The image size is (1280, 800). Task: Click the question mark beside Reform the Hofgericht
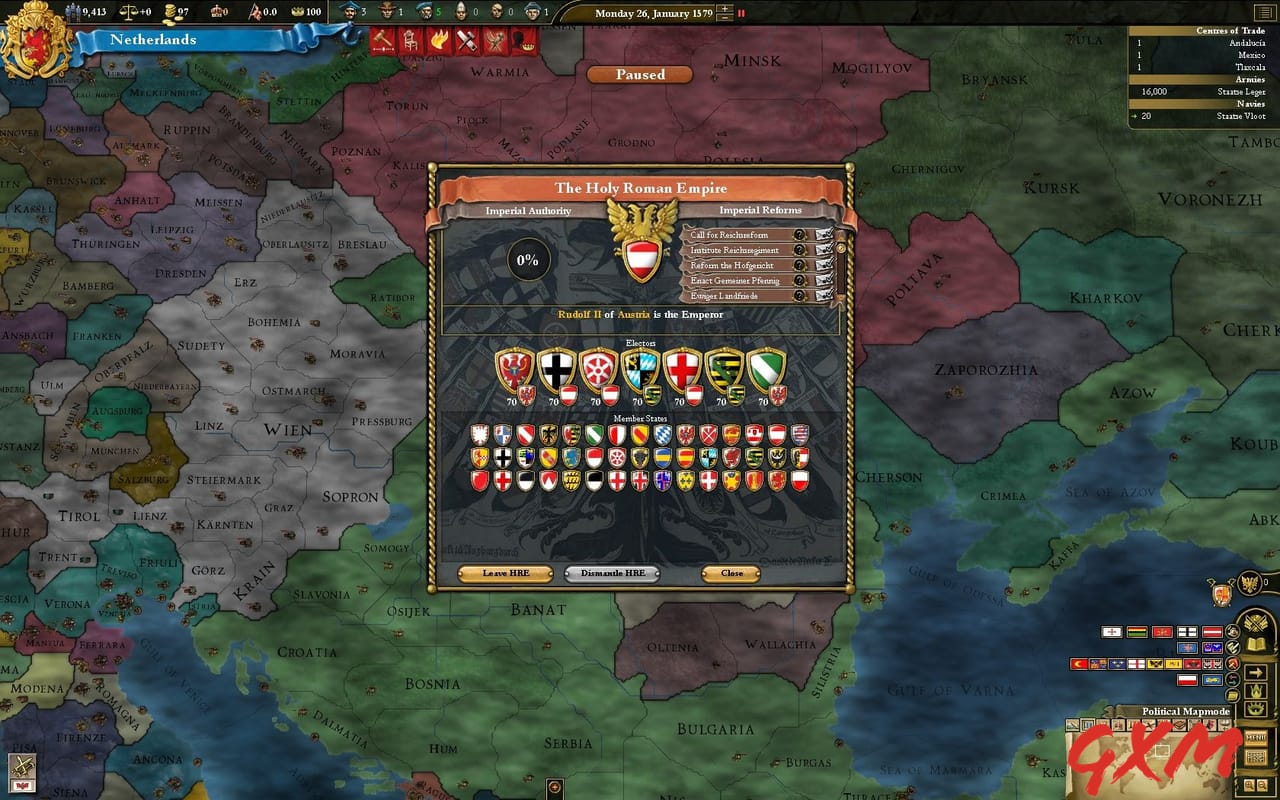point(799,264)
